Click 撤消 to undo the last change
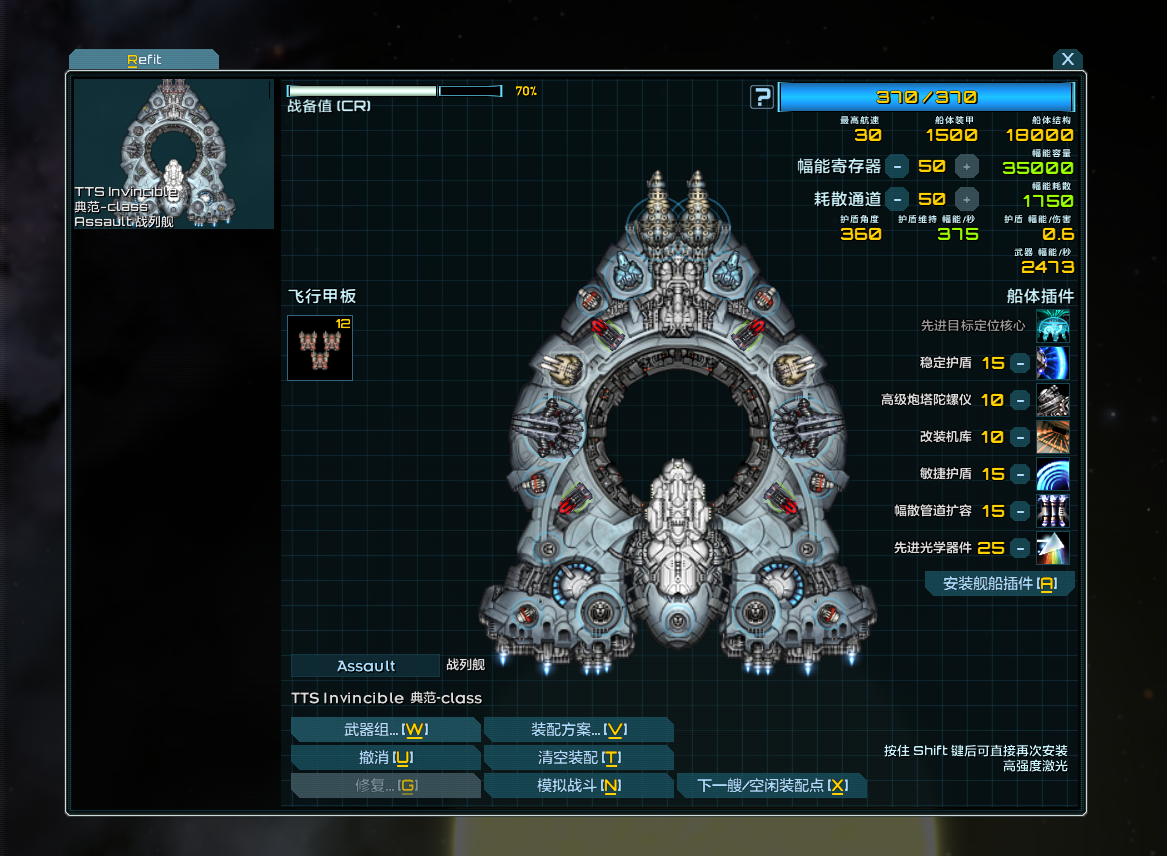The image size is (1167, 856). (385, 758)
